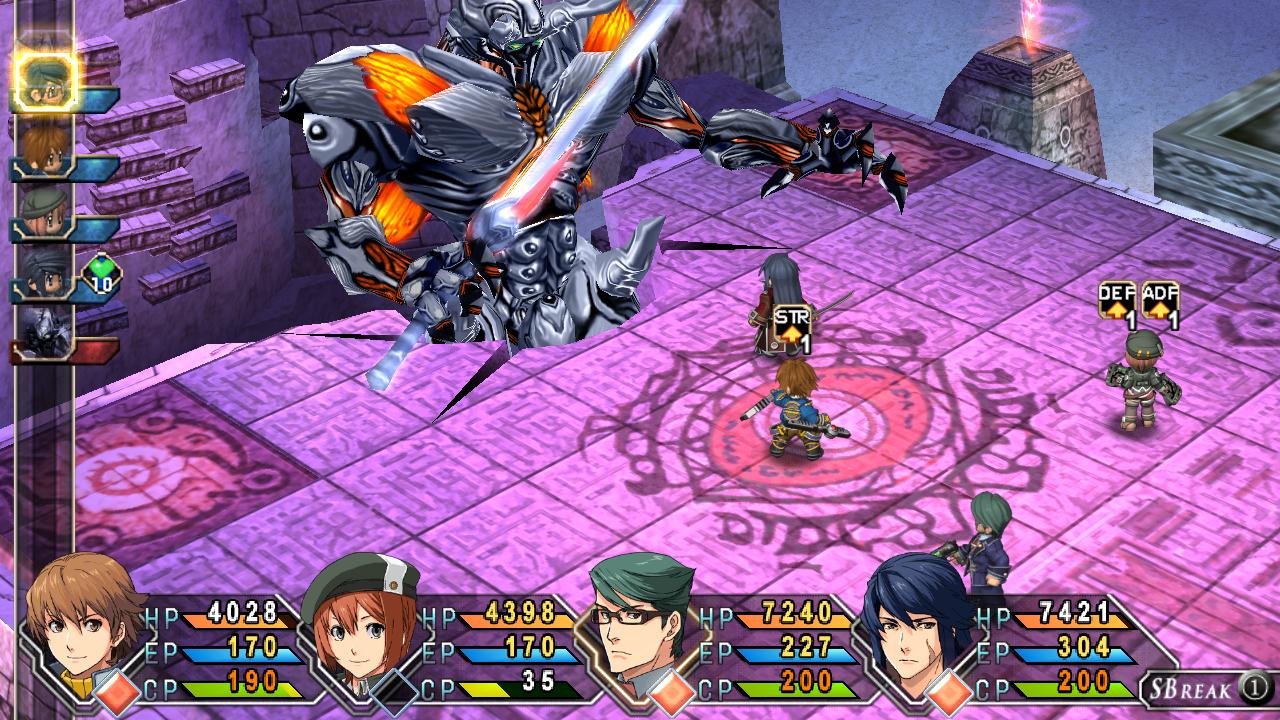Inspect the green heart turn bonus icon
Image resolution: width=1280 pixels, height=720 pixels.
[x=100, y=274]
